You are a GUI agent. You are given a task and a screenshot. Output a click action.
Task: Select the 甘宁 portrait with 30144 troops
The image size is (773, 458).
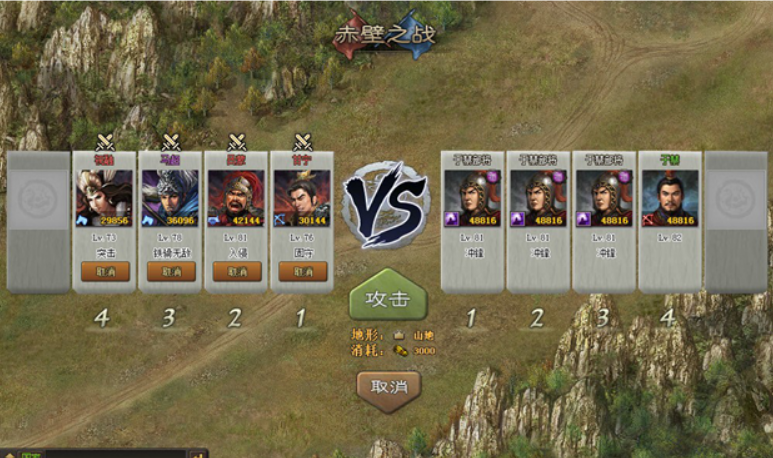[x=302, y=198]
